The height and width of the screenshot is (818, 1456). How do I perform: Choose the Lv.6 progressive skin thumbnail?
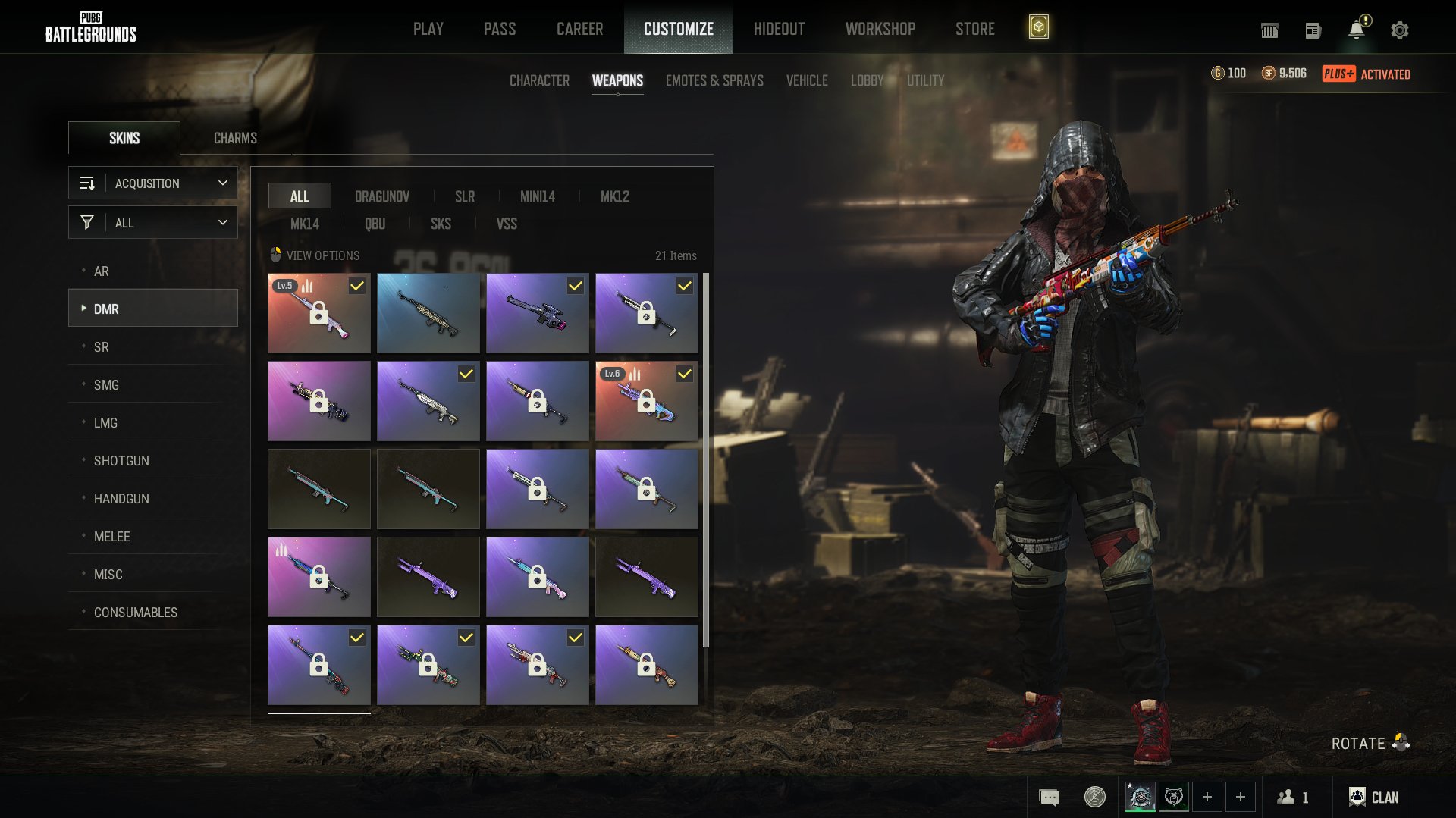pos(647,401)
